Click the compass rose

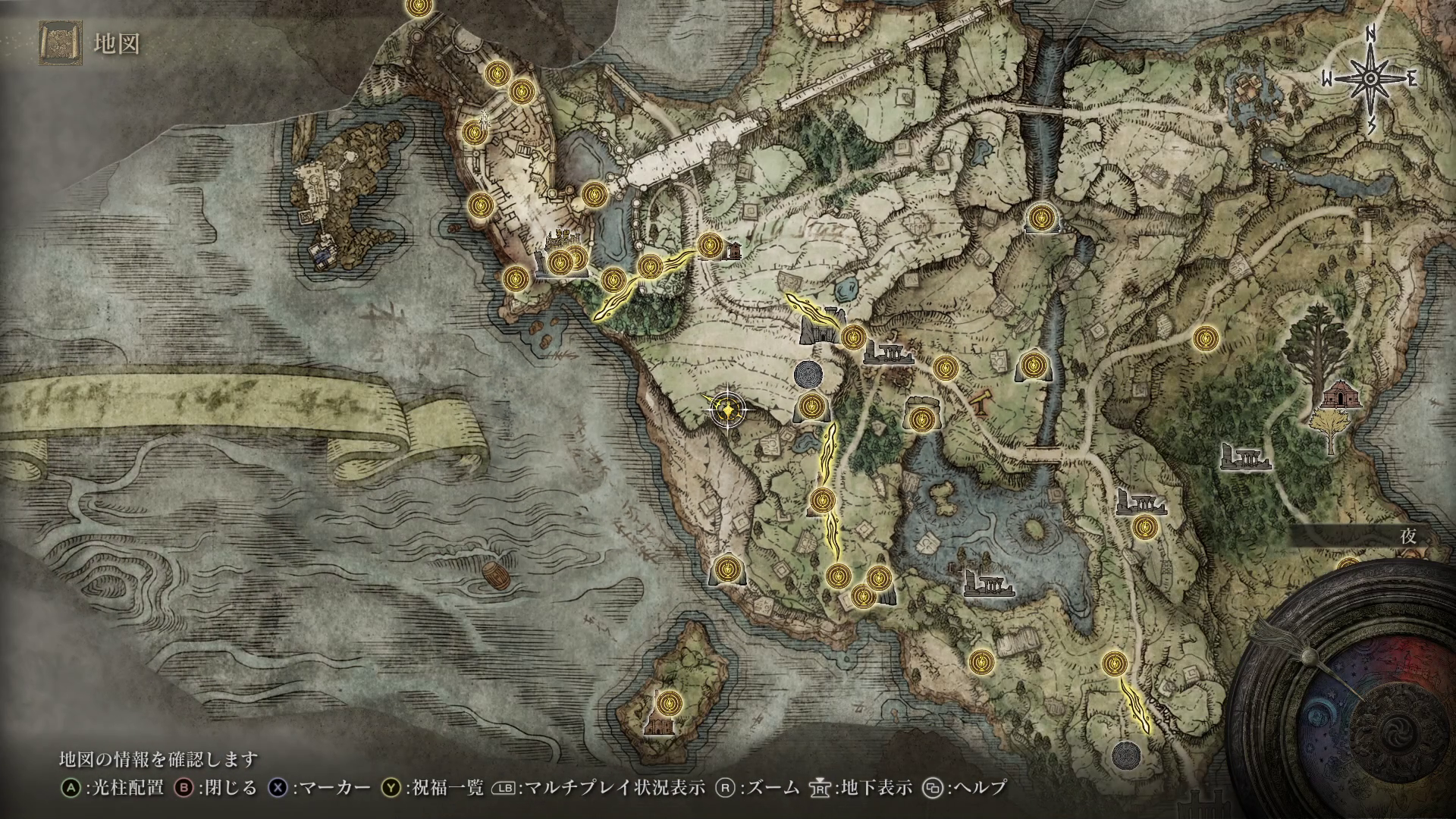pos(1371,80)
